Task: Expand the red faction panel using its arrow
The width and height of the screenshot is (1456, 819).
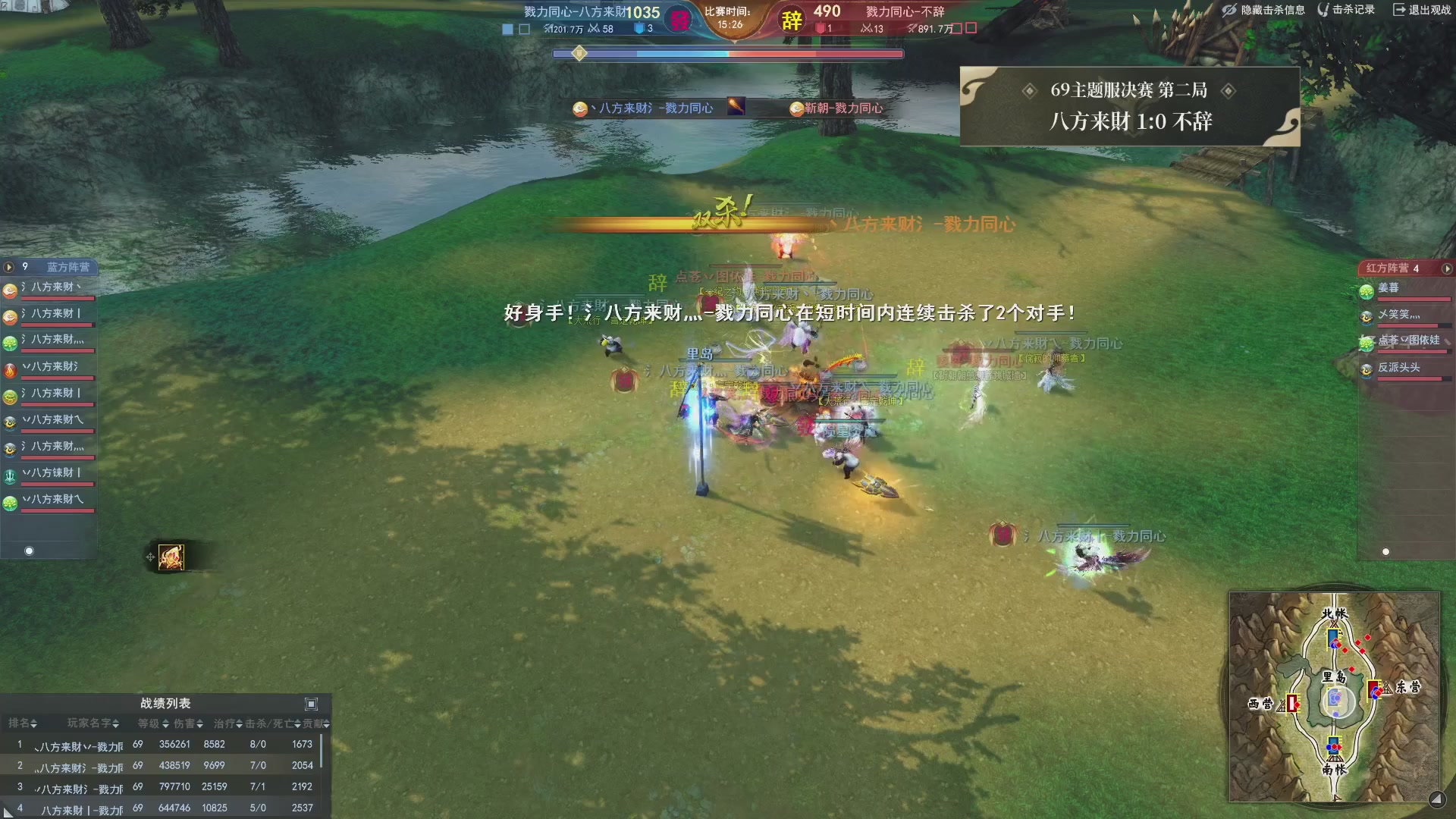Action: click(1447, 269)
